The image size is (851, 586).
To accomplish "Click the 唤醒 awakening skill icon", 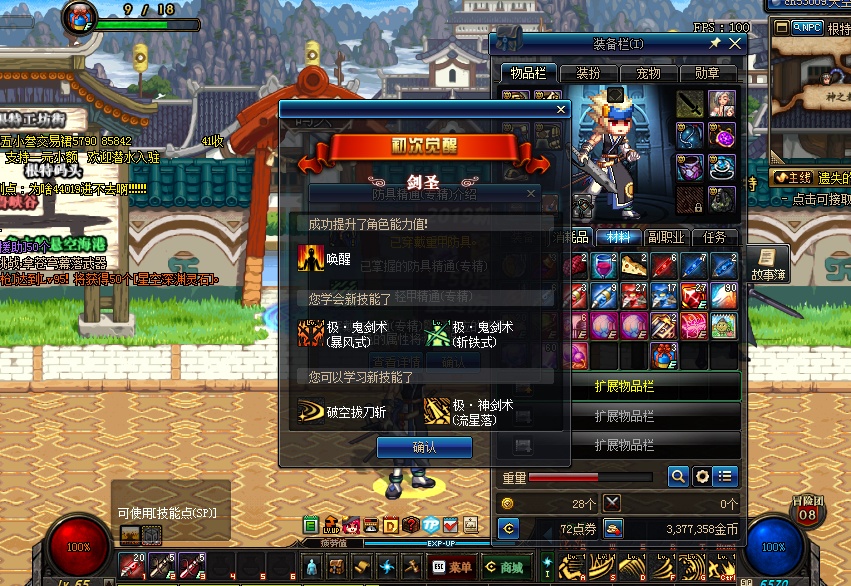I will tap(311, 257).
